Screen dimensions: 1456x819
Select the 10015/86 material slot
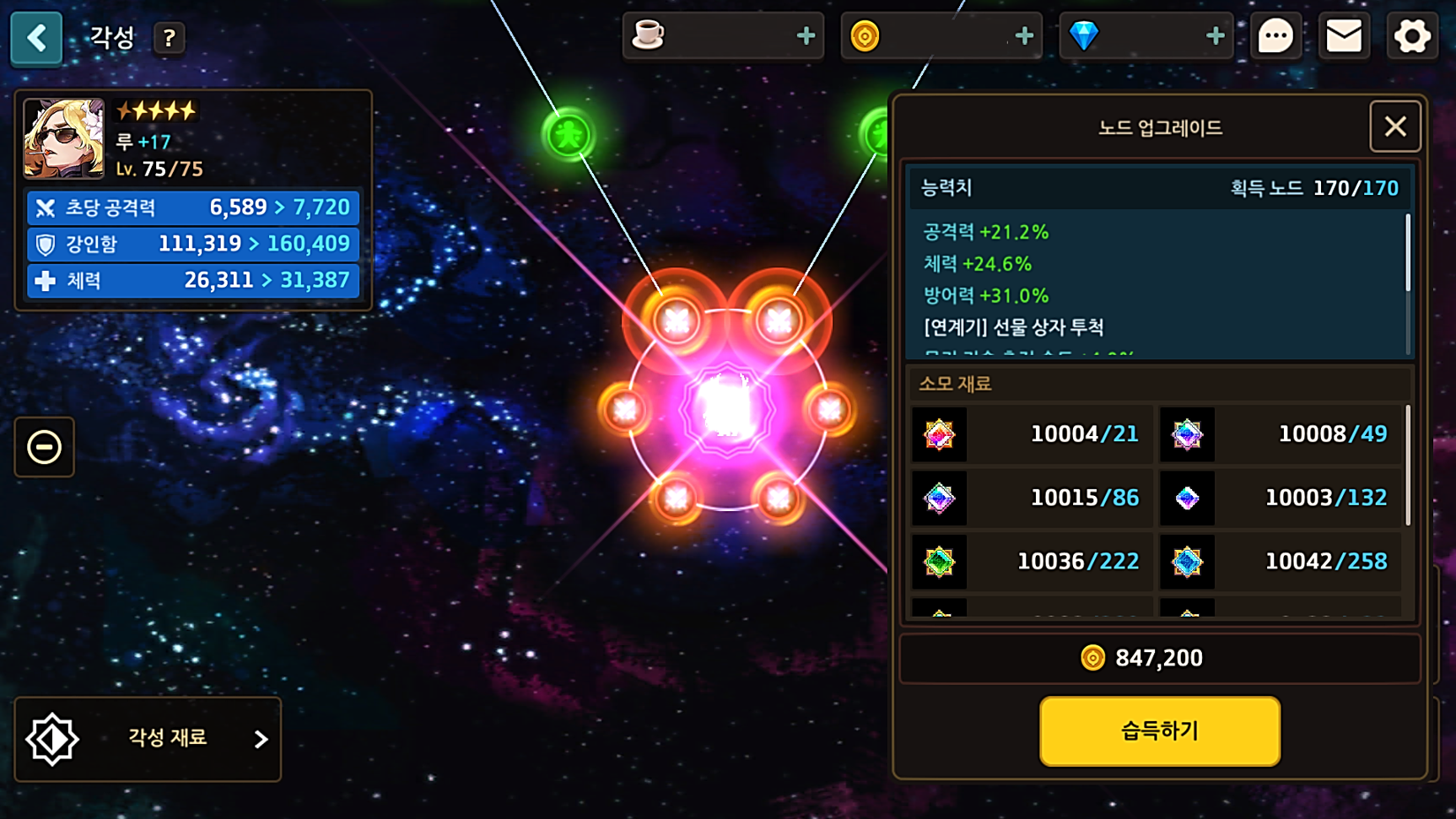pos(1032,498)
